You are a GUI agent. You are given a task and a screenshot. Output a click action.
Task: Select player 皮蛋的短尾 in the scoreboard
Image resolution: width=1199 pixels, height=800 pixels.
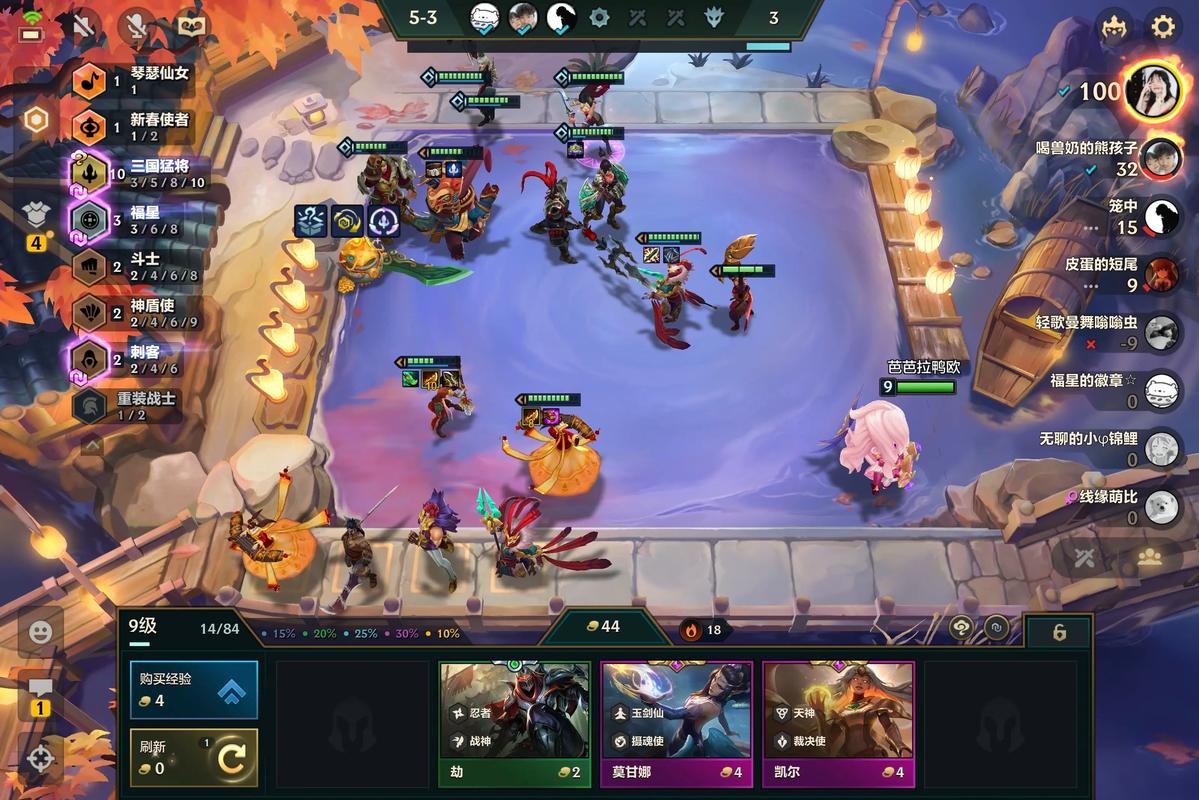click(x=1160, y=274)
